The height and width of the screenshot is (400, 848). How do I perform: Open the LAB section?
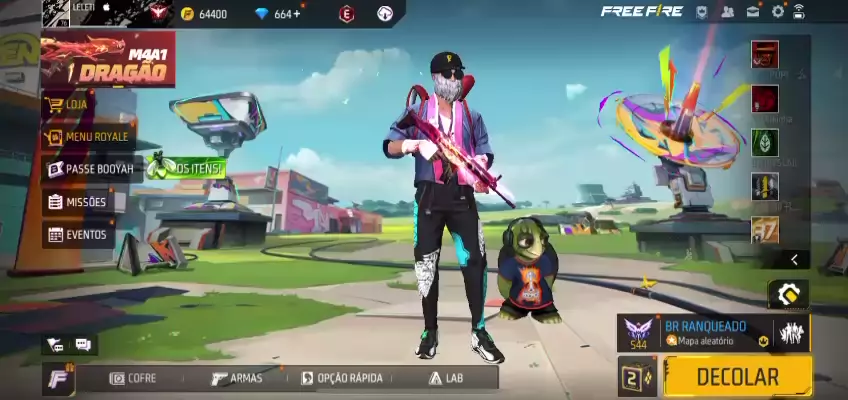(446, 378)
